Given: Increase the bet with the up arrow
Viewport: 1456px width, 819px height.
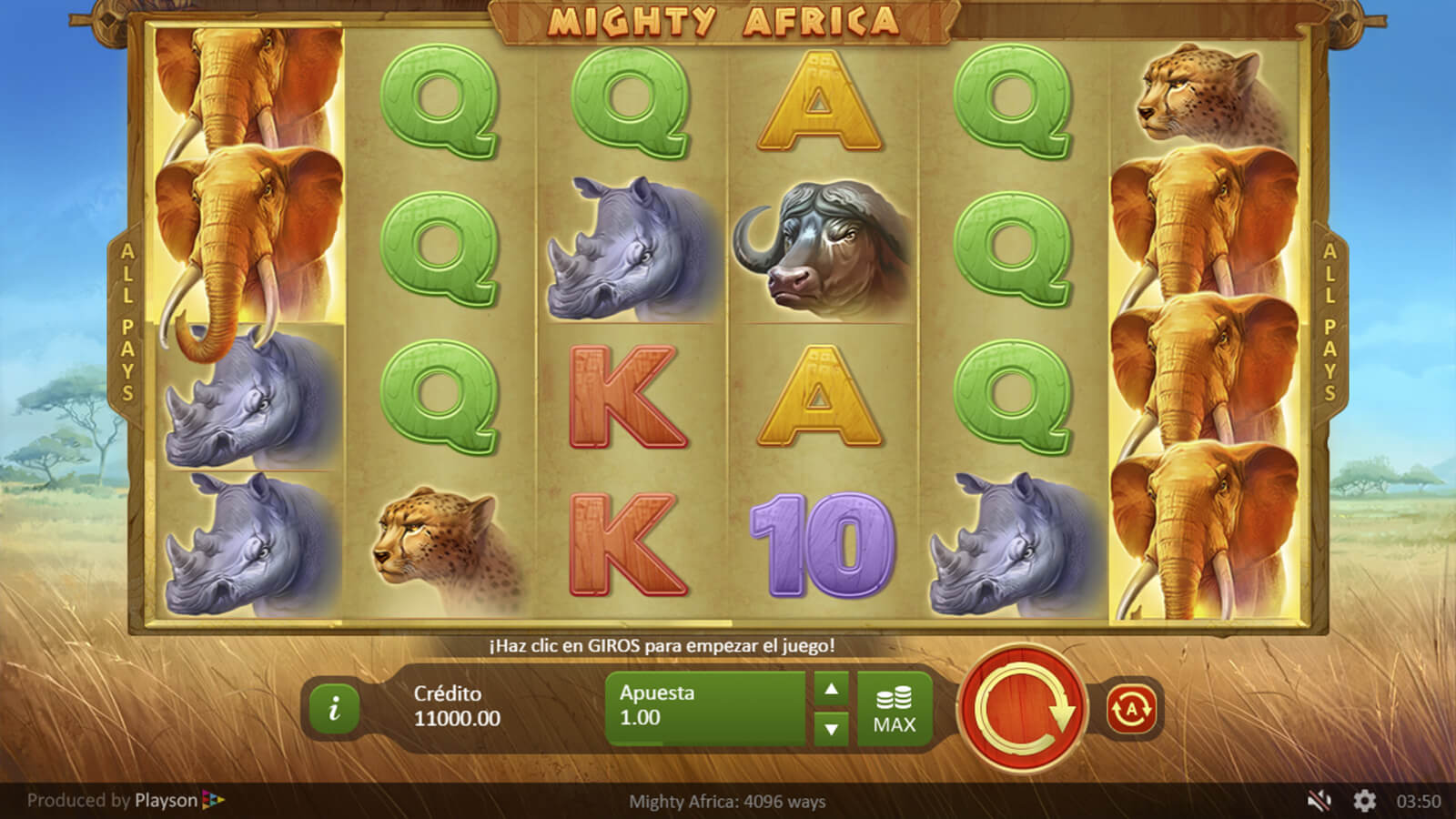Looking at the screenshot, I should (x=831, y=689).
